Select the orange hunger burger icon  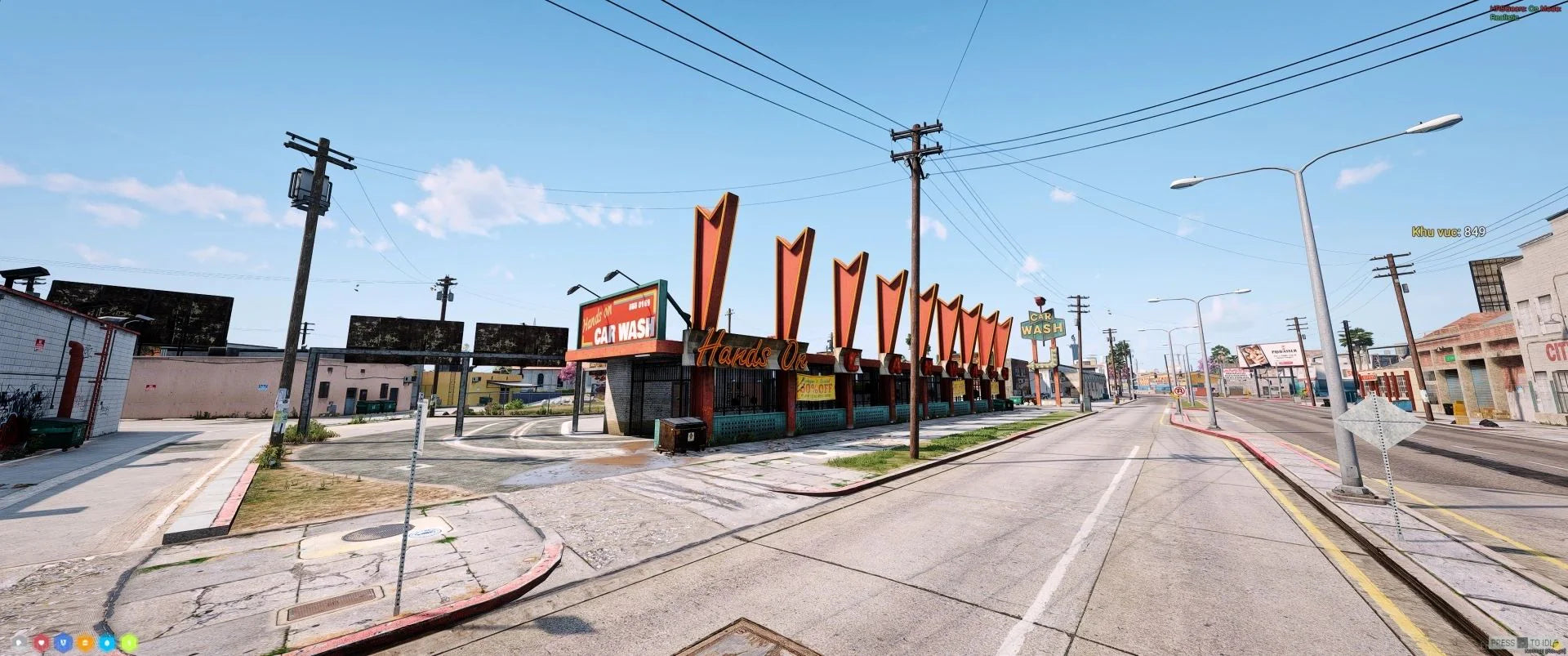coord(86,643)
